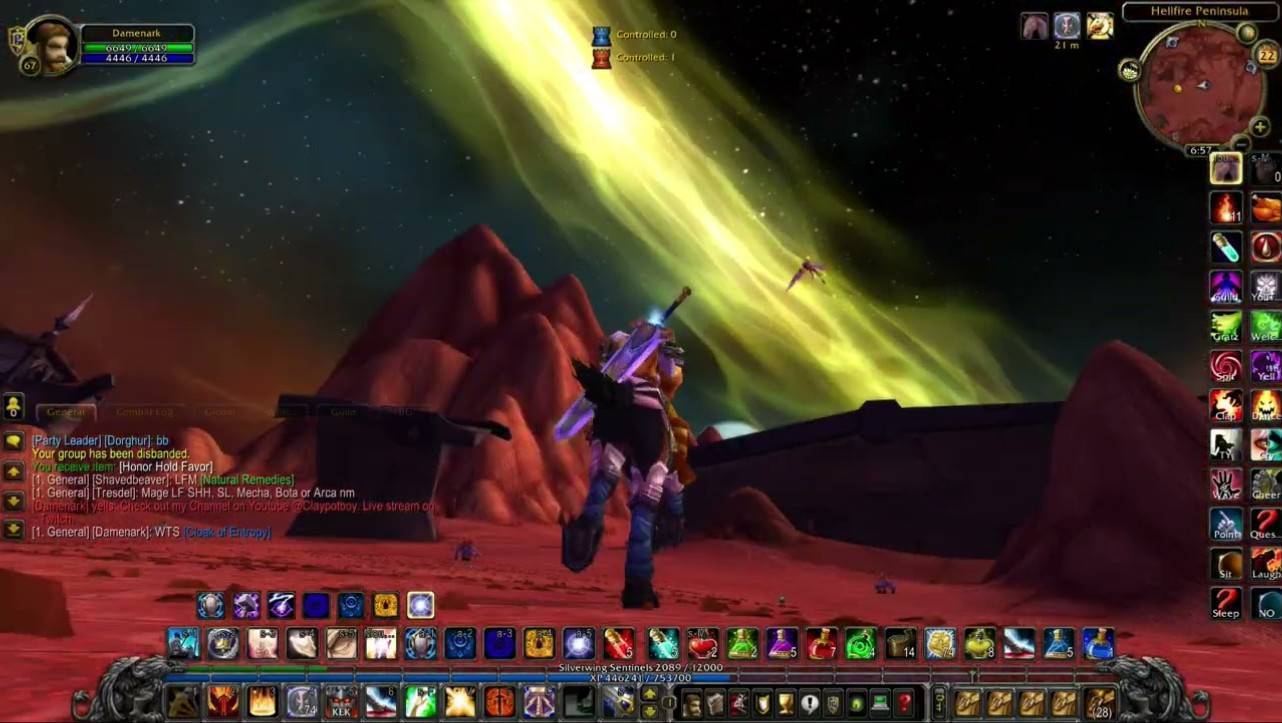Open the backpack showing 28 free slots

tap(1100, 702)
